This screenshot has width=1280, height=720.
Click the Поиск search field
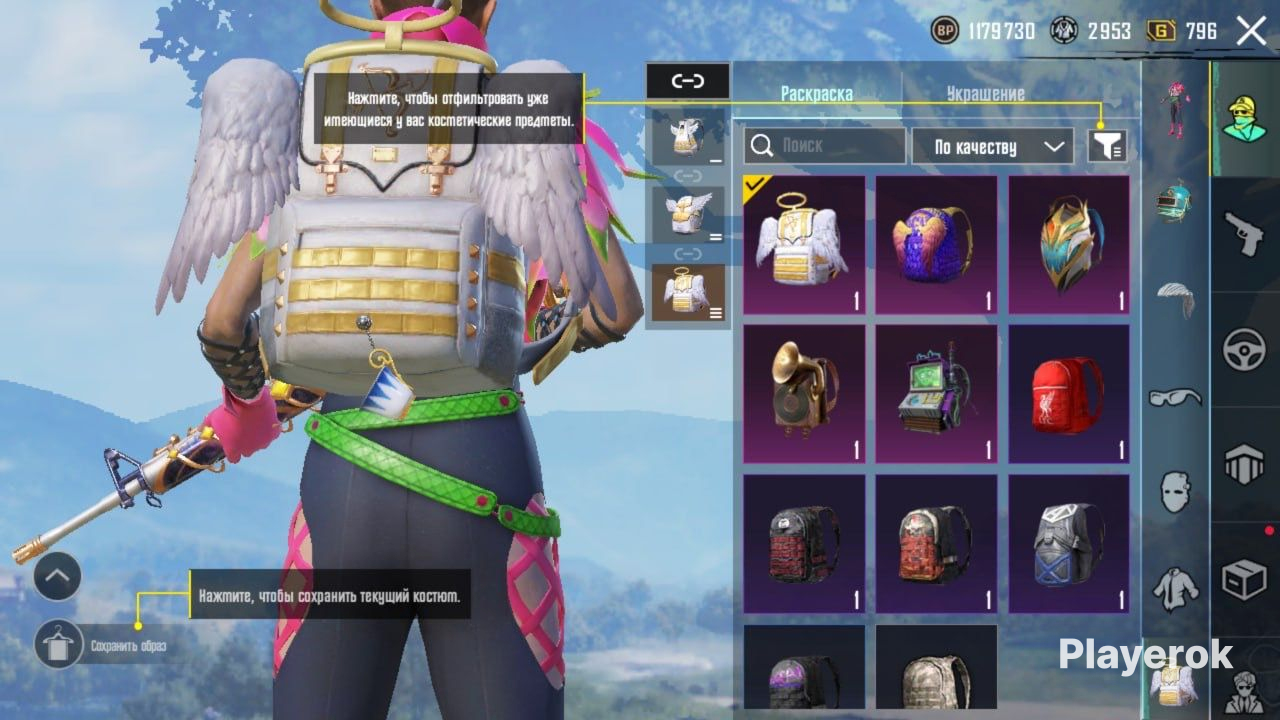click(825, 146)
